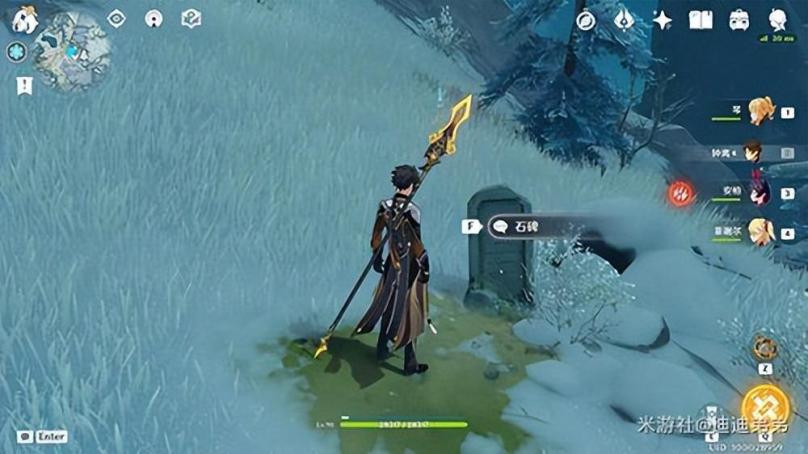Viewport: 808px width, 454px height.
Task: Switch to party member Jean (琴)
Action: coord(760,110)
